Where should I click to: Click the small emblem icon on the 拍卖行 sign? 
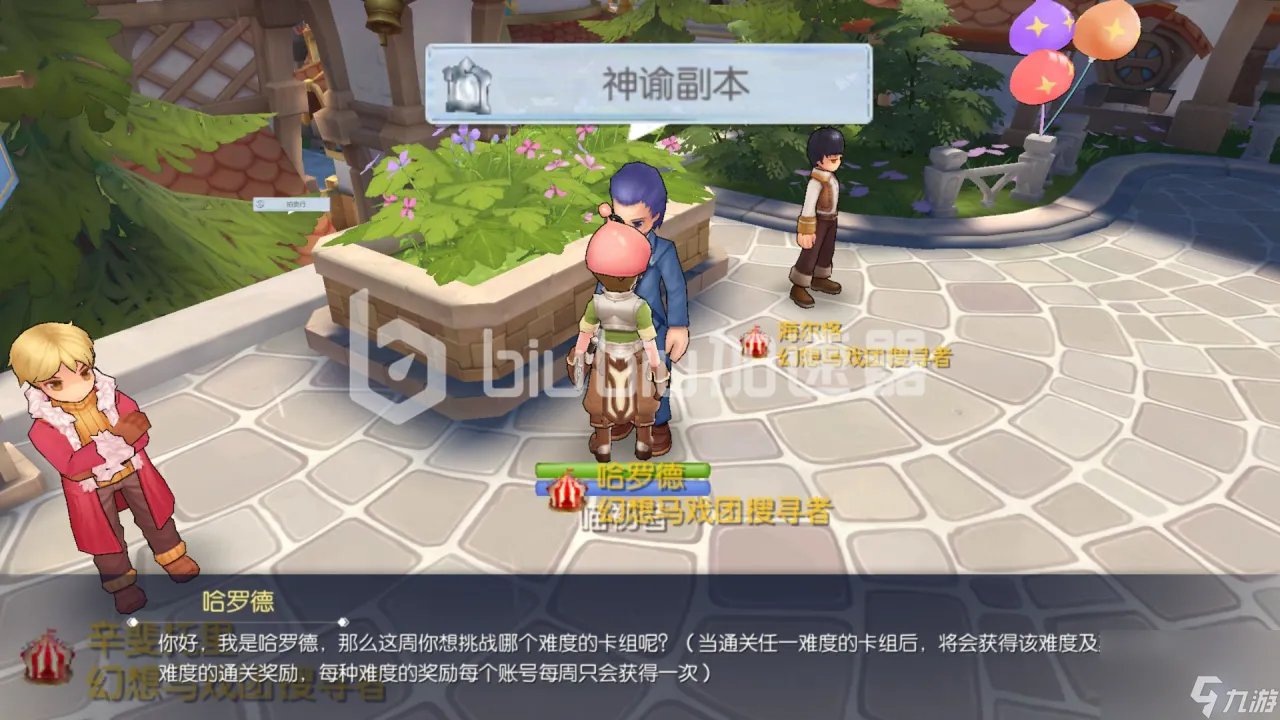pos(260,203)
